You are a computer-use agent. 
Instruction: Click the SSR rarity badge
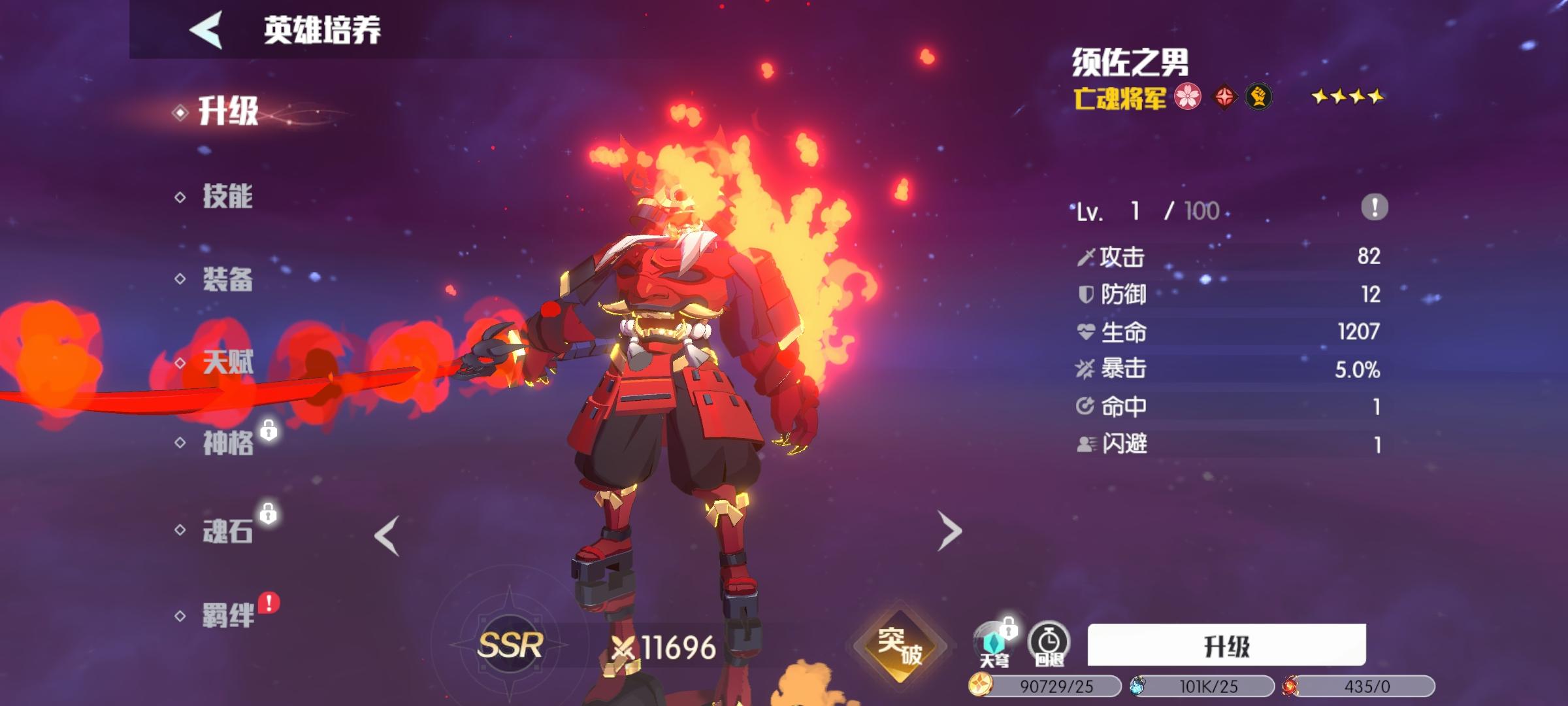[510, 645]
